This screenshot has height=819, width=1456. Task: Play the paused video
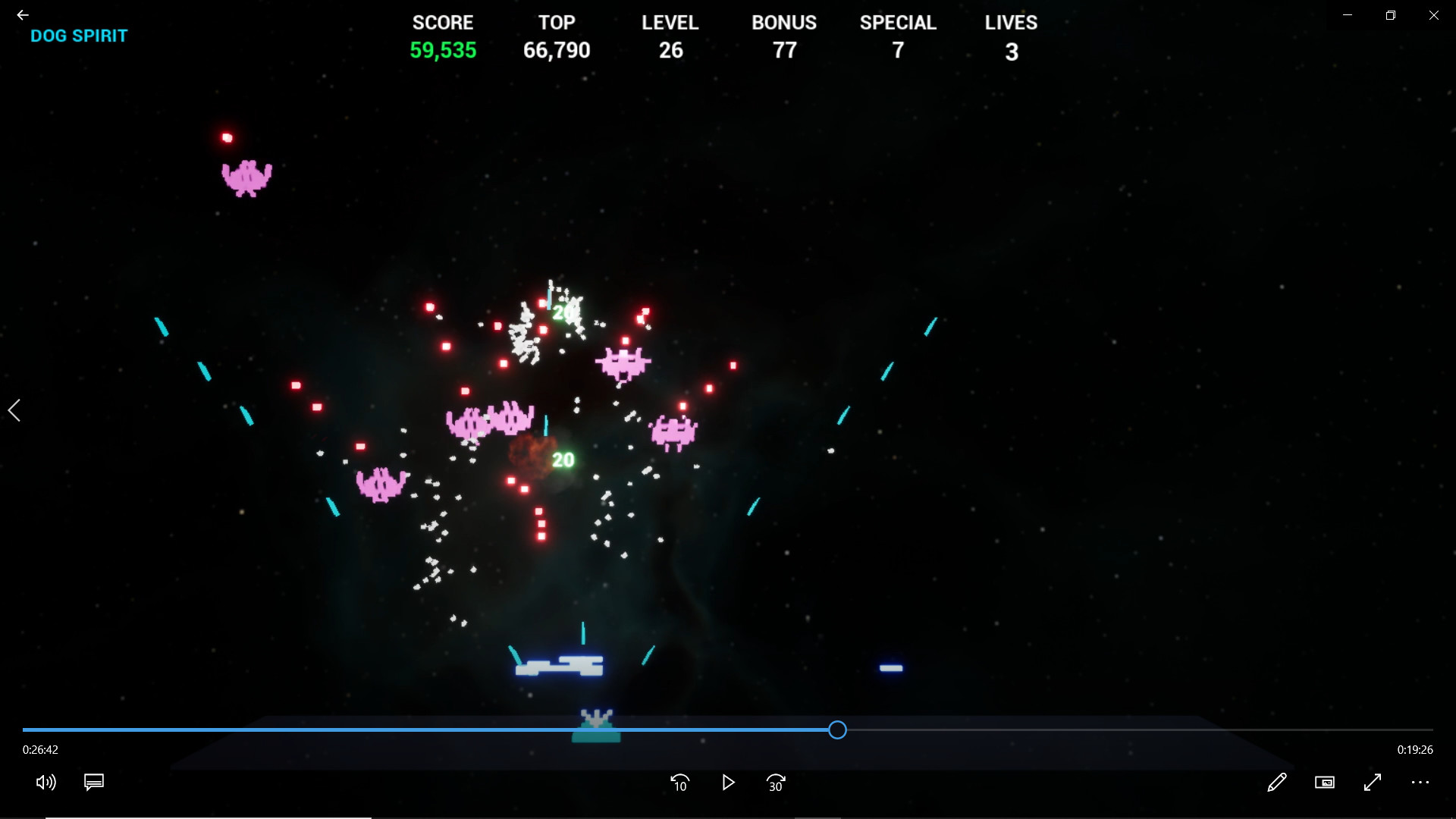pyautogui.click(x=728, y=783)
